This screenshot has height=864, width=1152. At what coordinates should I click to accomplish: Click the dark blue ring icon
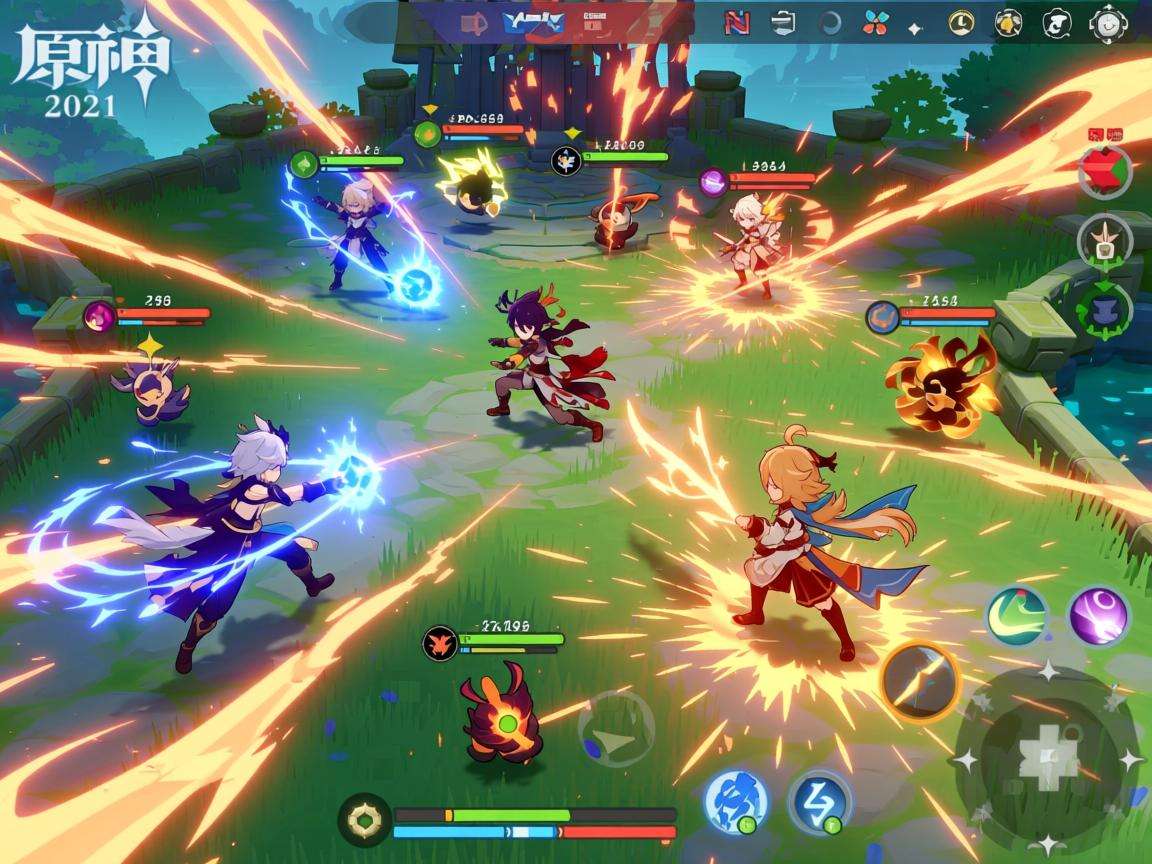click(830, 23)
